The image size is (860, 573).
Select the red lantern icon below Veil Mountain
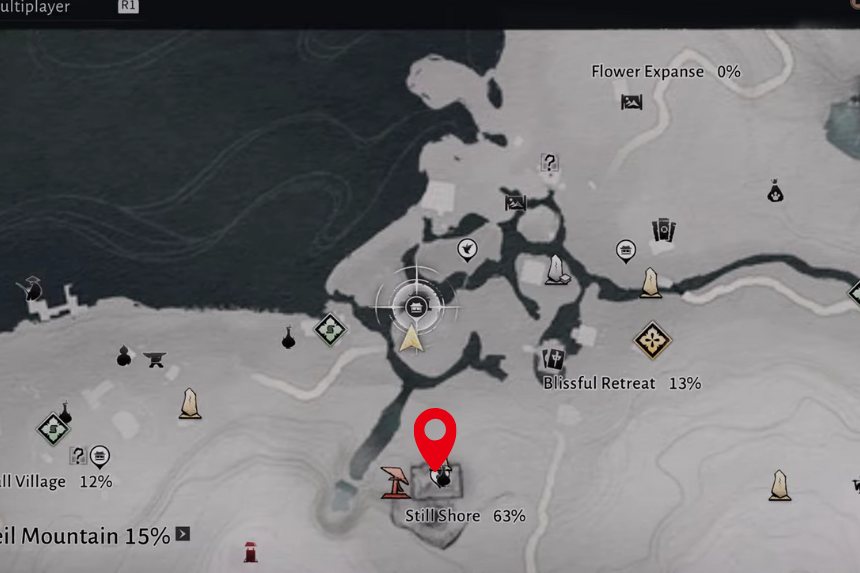(250, 552)
